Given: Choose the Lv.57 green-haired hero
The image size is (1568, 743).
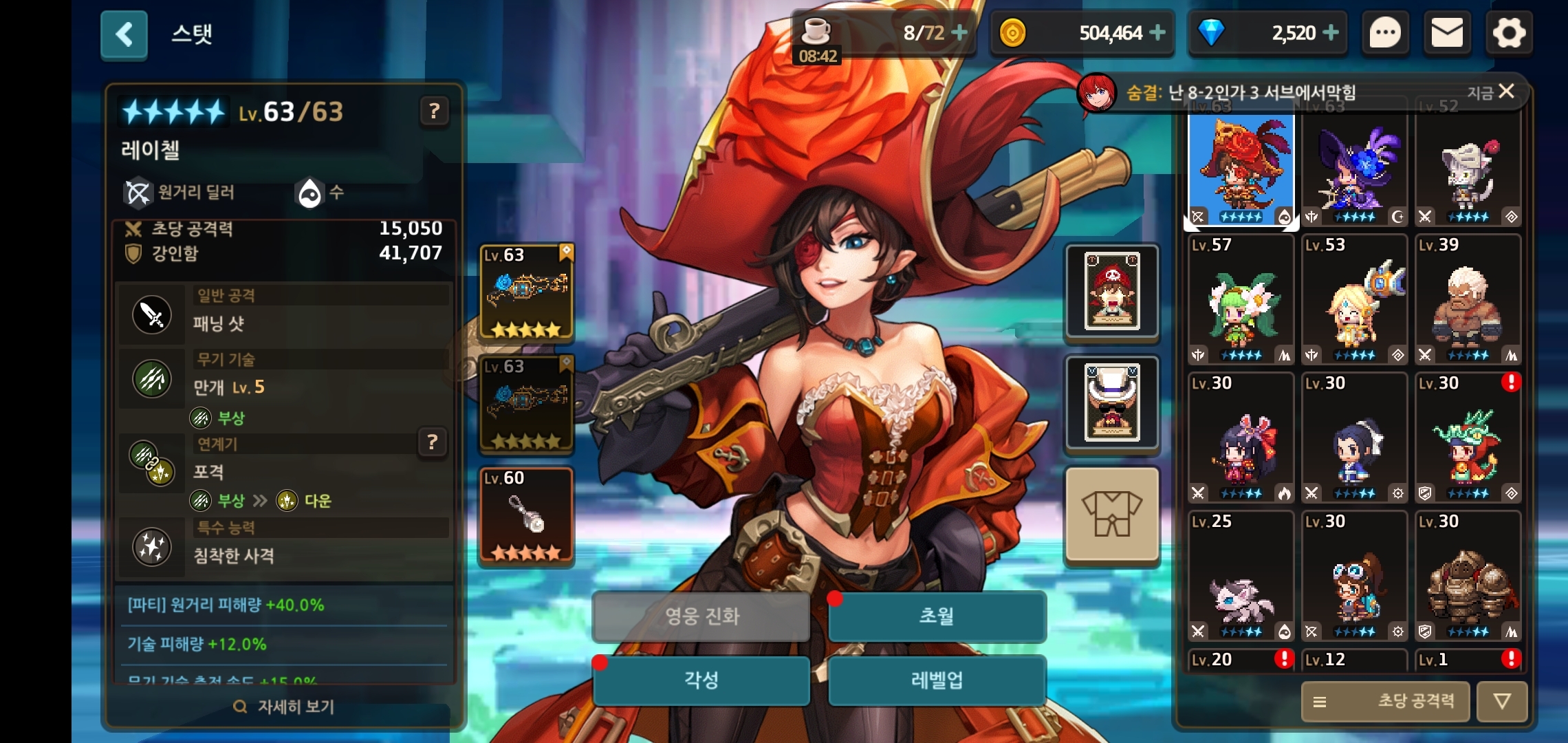Looking at the screenshot, I should coord(1241,299).
